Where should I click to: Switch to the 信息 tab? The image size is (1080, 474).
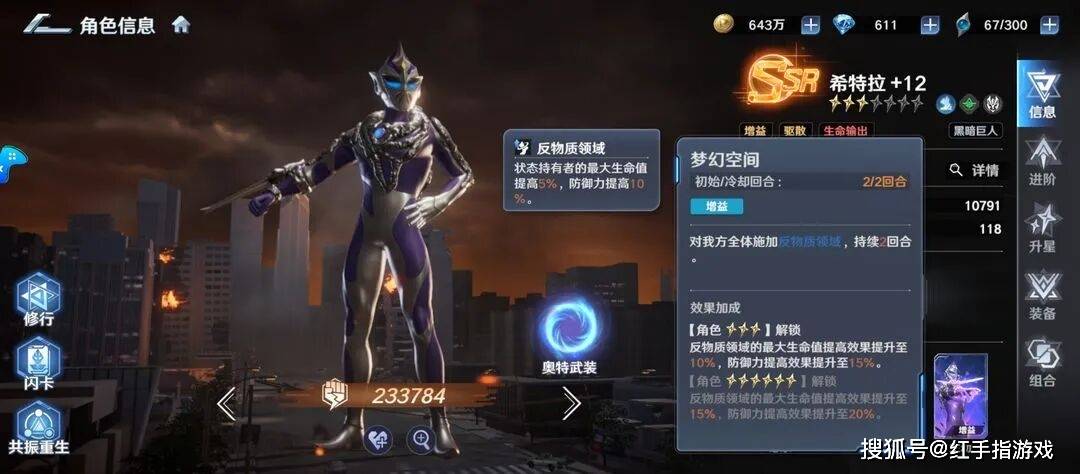(x=1041, y=95)
